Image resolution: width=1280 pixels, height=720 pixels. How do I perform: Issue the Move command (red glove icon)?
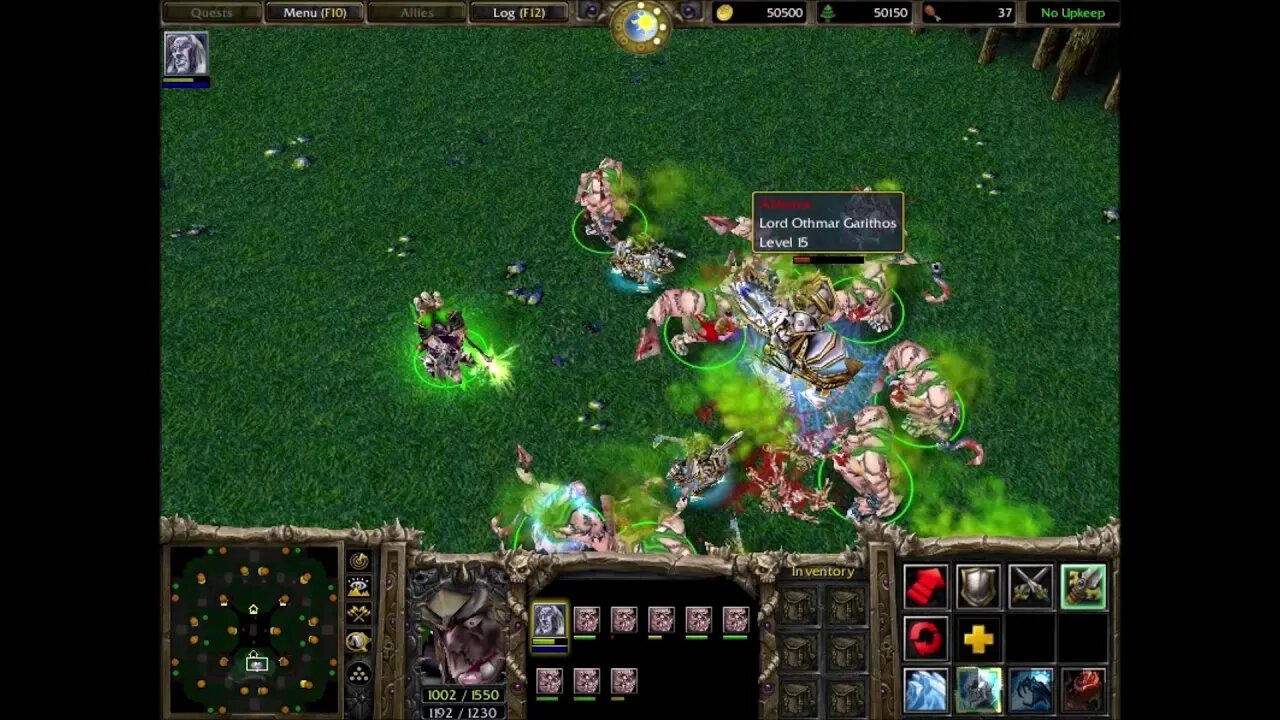[x=924, y=587]
